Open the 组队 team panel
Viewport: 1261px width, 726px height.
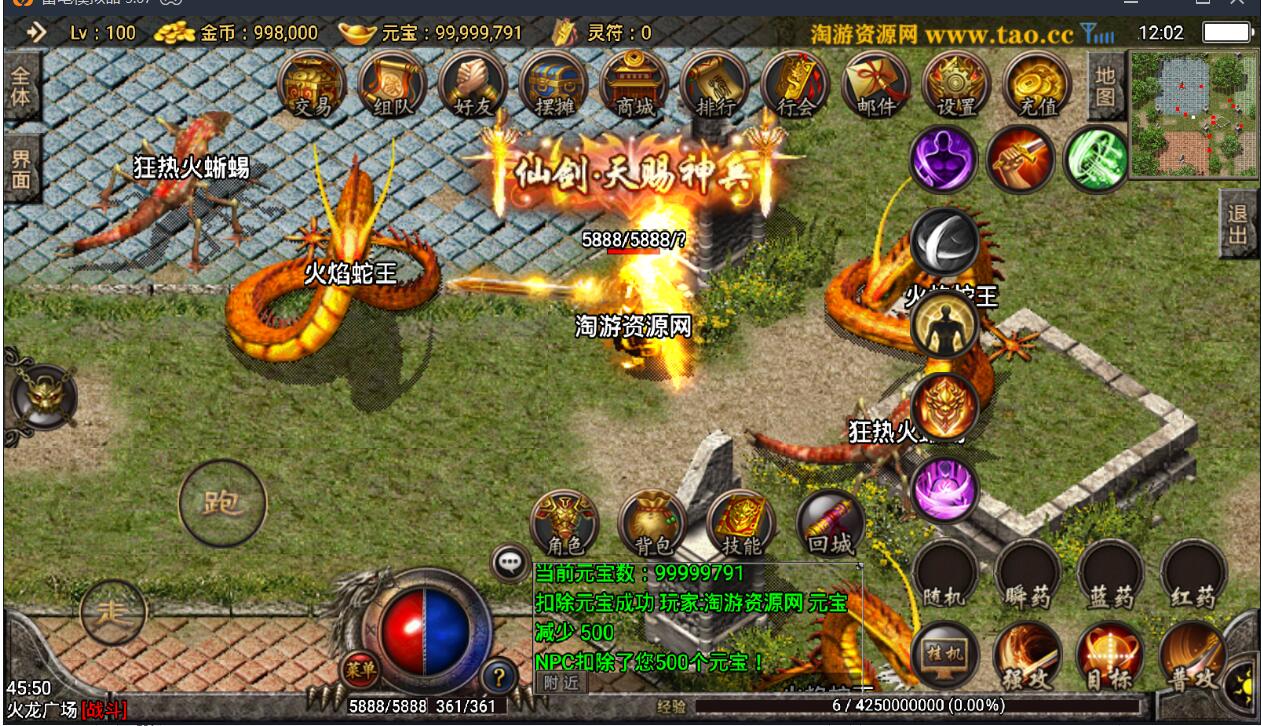click(x=392, y=85)
